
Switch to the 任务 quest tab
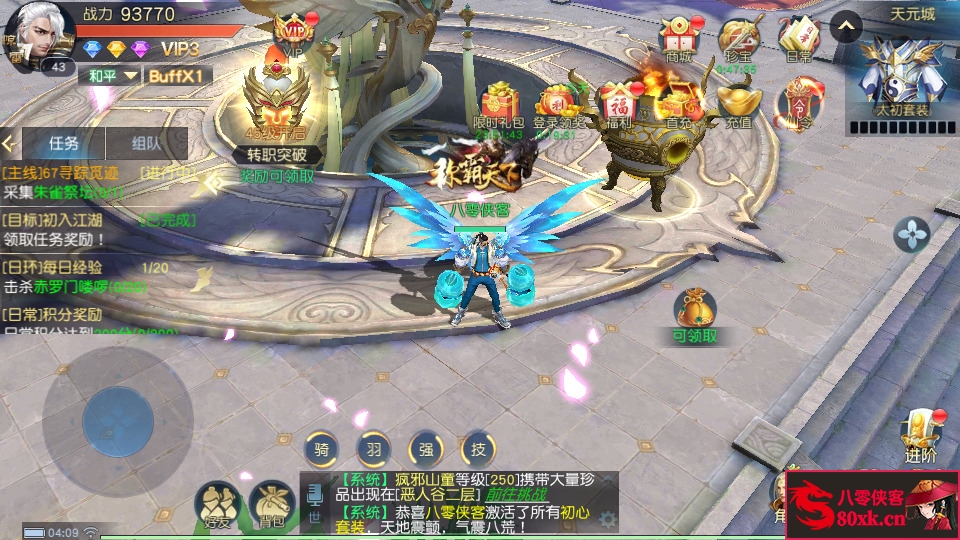click(x=64, y=143)
